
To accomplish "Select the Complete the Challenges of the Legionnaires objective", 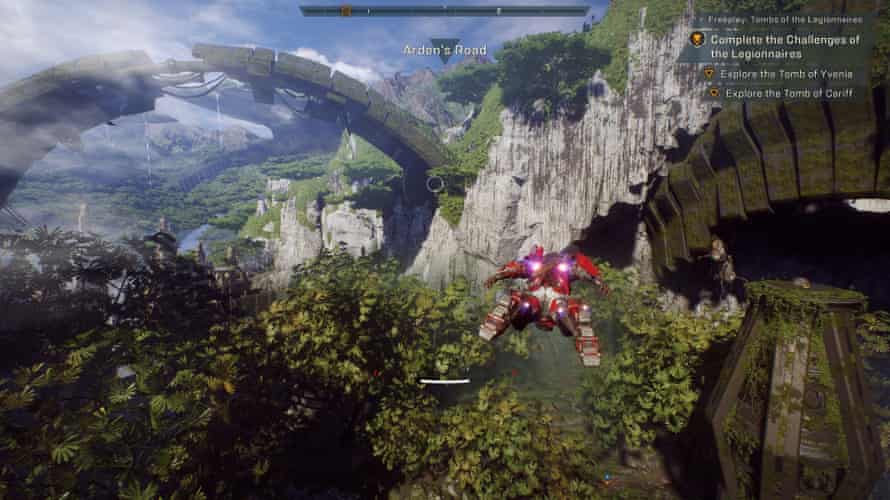I will click(785, 46).
